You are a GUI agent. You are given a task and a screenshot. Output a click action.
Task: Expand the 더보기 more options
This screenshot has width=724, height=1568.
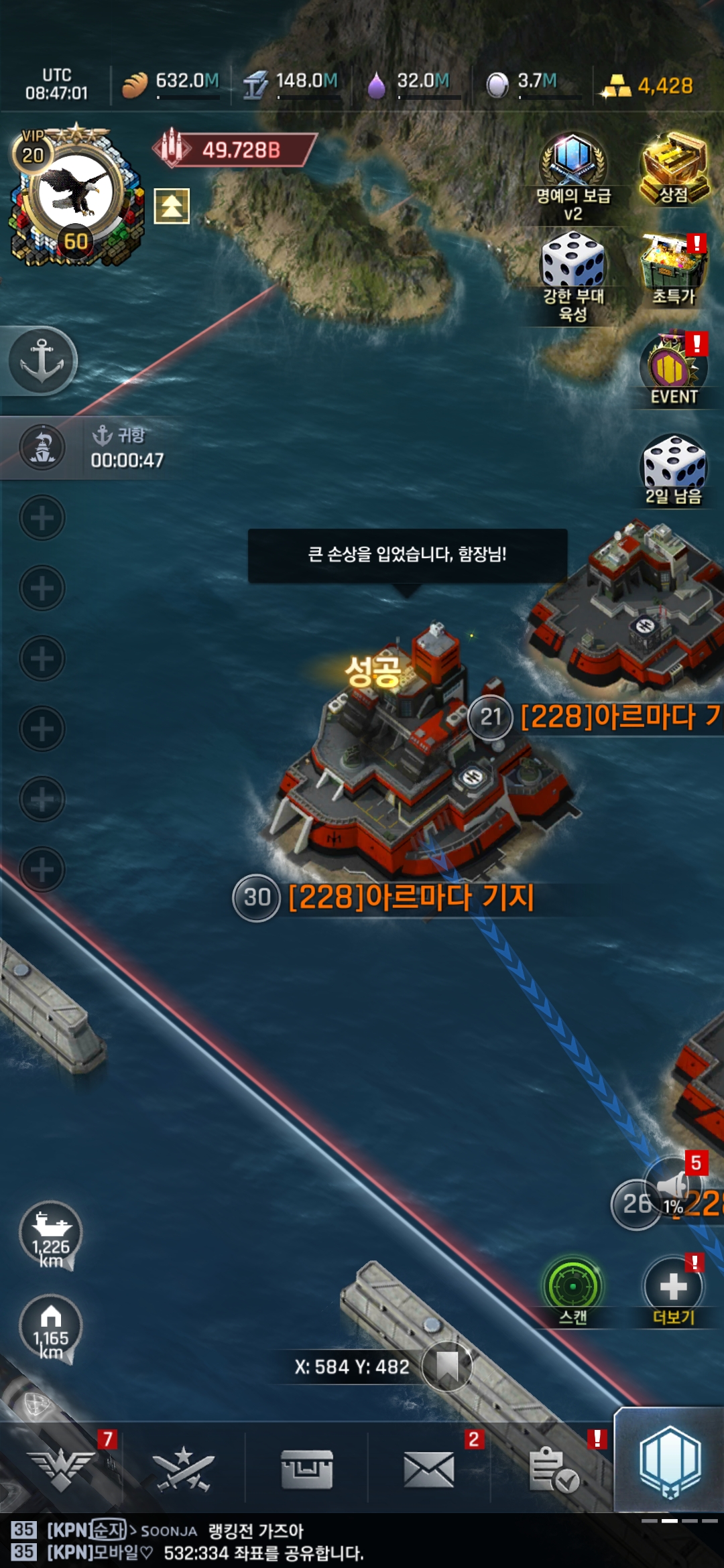[674, 1290]
